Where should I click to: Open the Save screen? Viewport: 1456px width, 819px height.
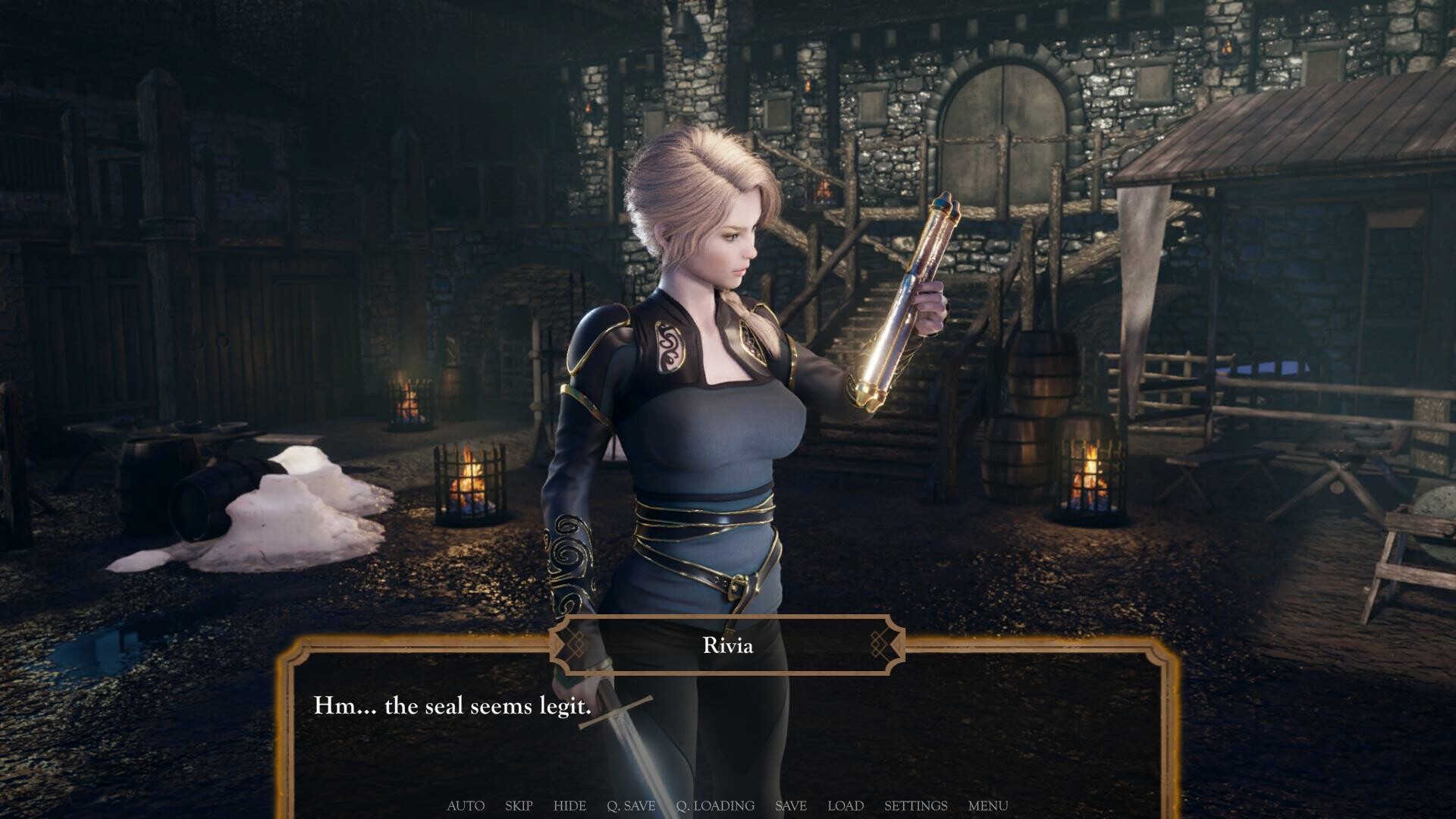(790, 805)
